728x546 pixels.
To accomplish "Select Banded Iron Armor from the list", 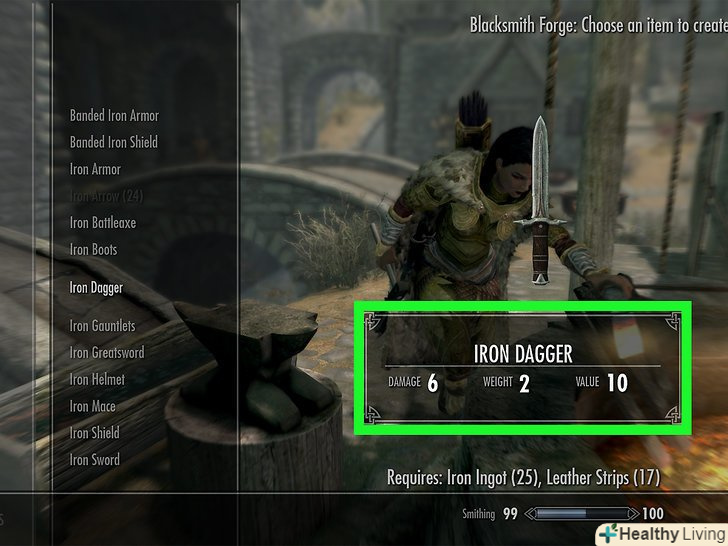I will pos(114,116).
